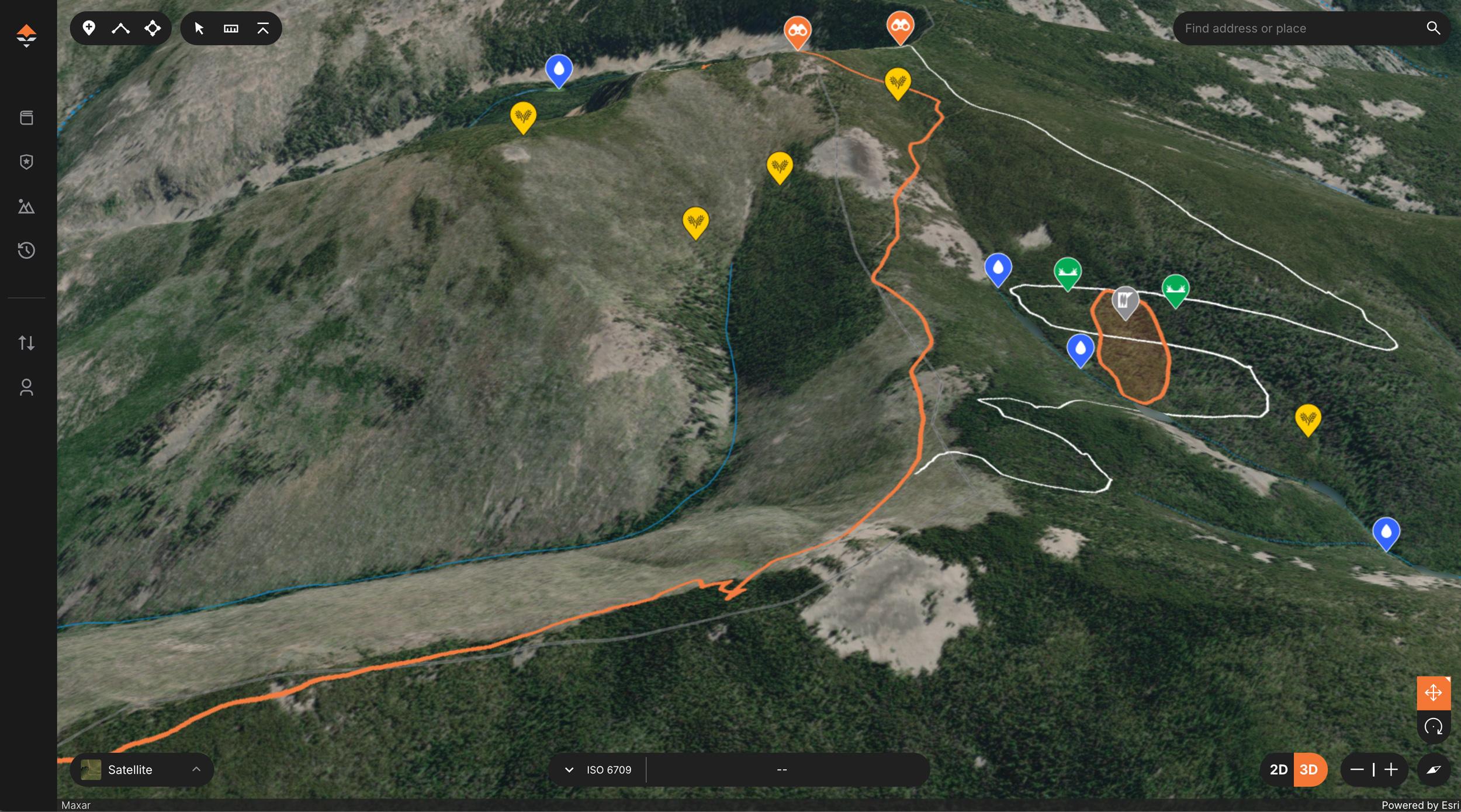
Task: Open the line distance drawing tool
Action: click(120, 27)
